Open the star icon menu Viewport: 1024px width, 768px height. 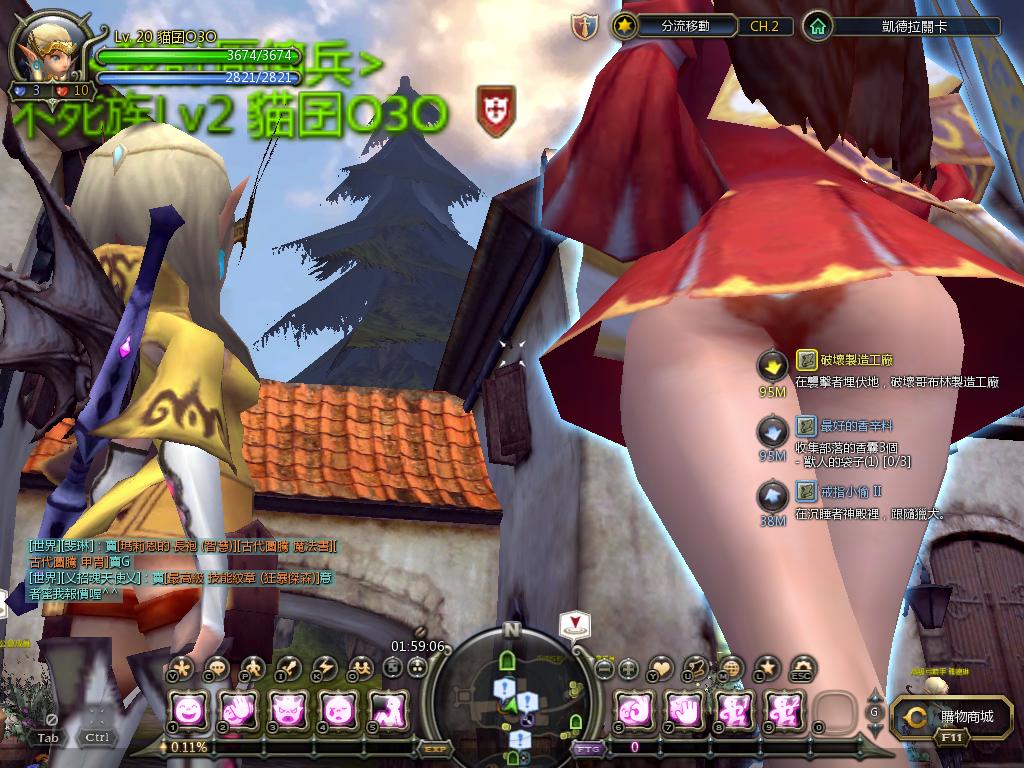(766, 668)
